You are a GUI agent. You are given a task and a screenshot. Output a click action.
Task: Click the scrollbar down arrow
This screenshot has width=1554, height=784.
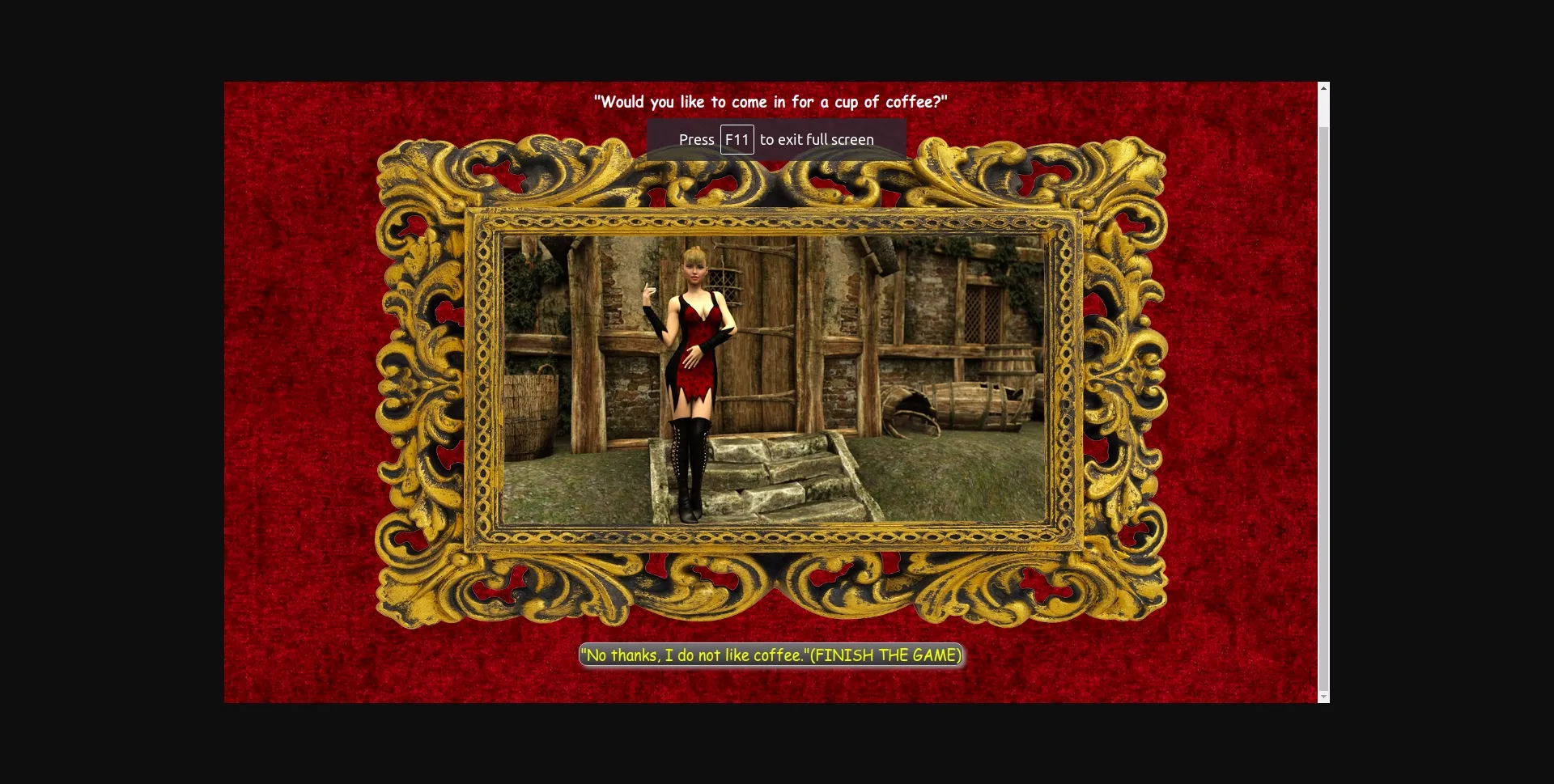pyautogui.click(x=1323, y=697)
